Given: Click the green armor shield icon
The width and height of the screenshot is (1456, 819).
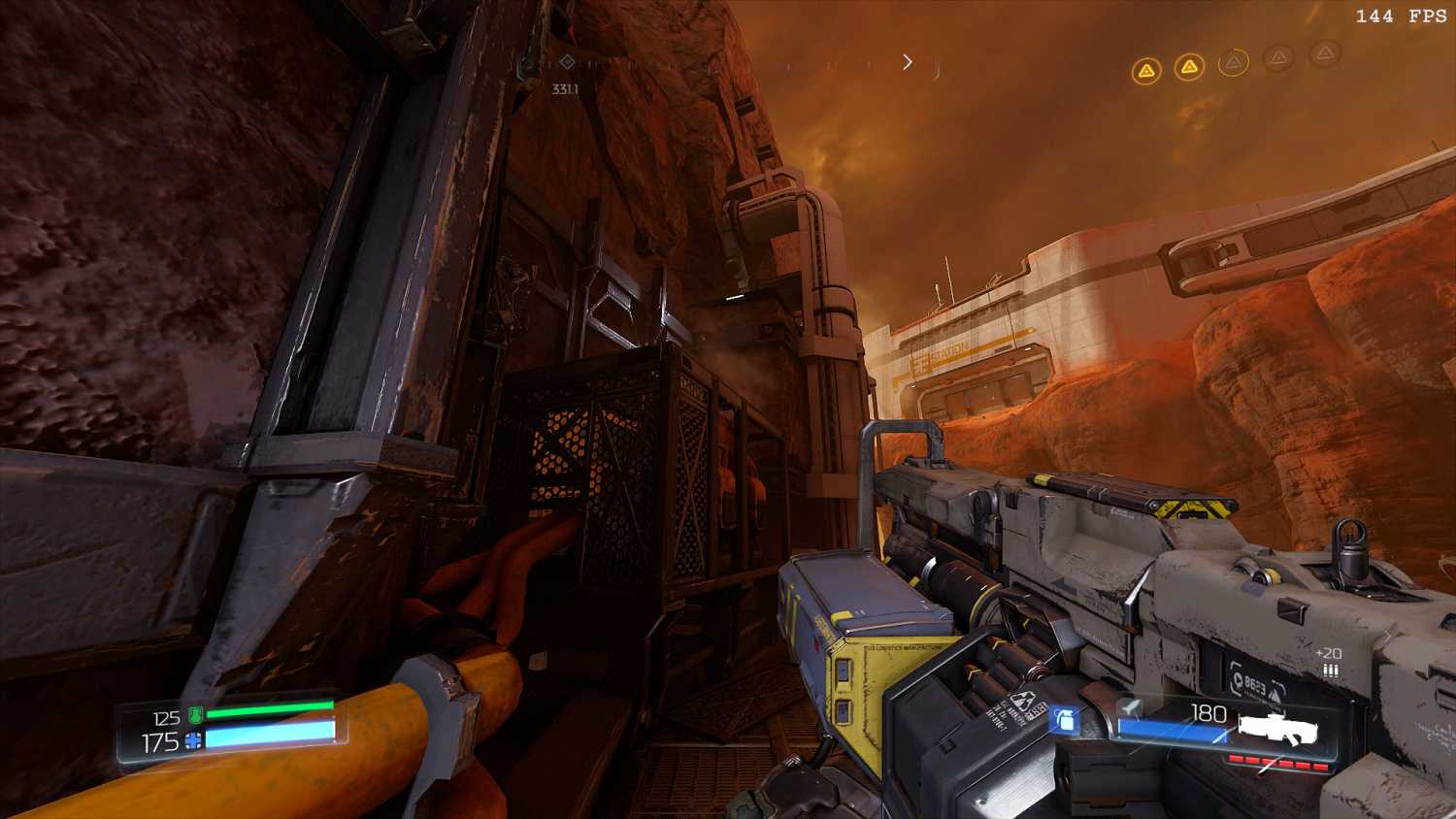Looking at the screenshot, I should [195, 716].
